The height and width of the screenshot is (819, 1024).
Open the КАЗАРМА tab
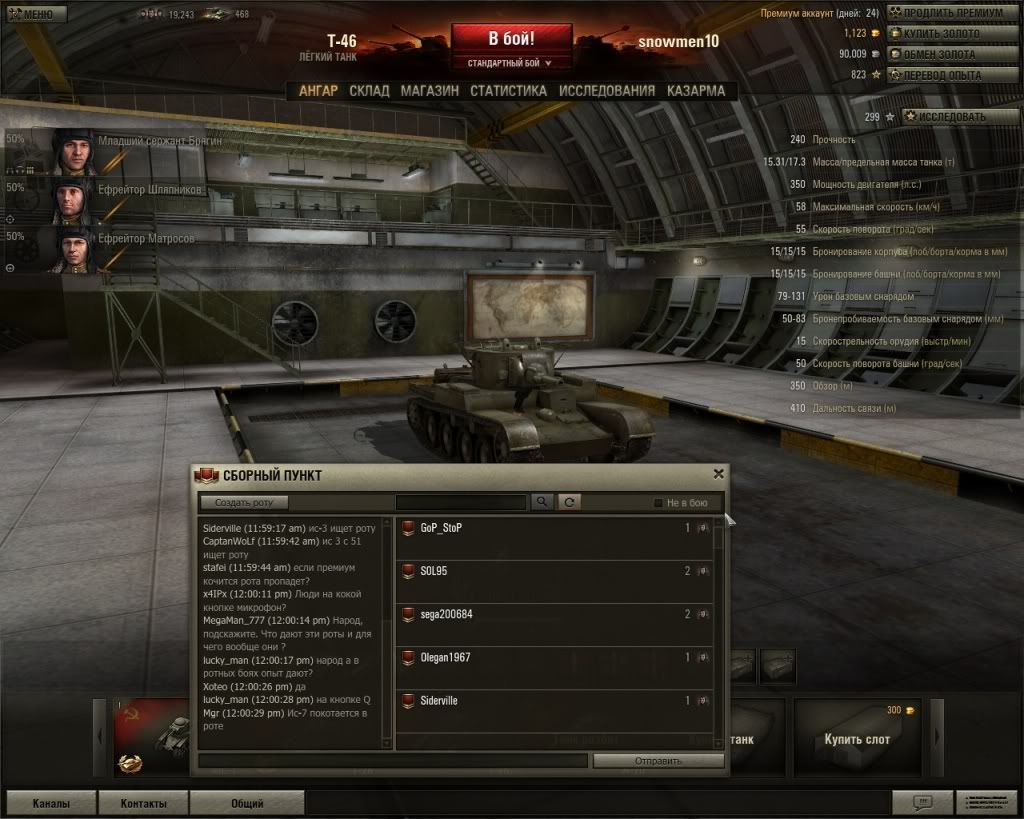point(696,91)
